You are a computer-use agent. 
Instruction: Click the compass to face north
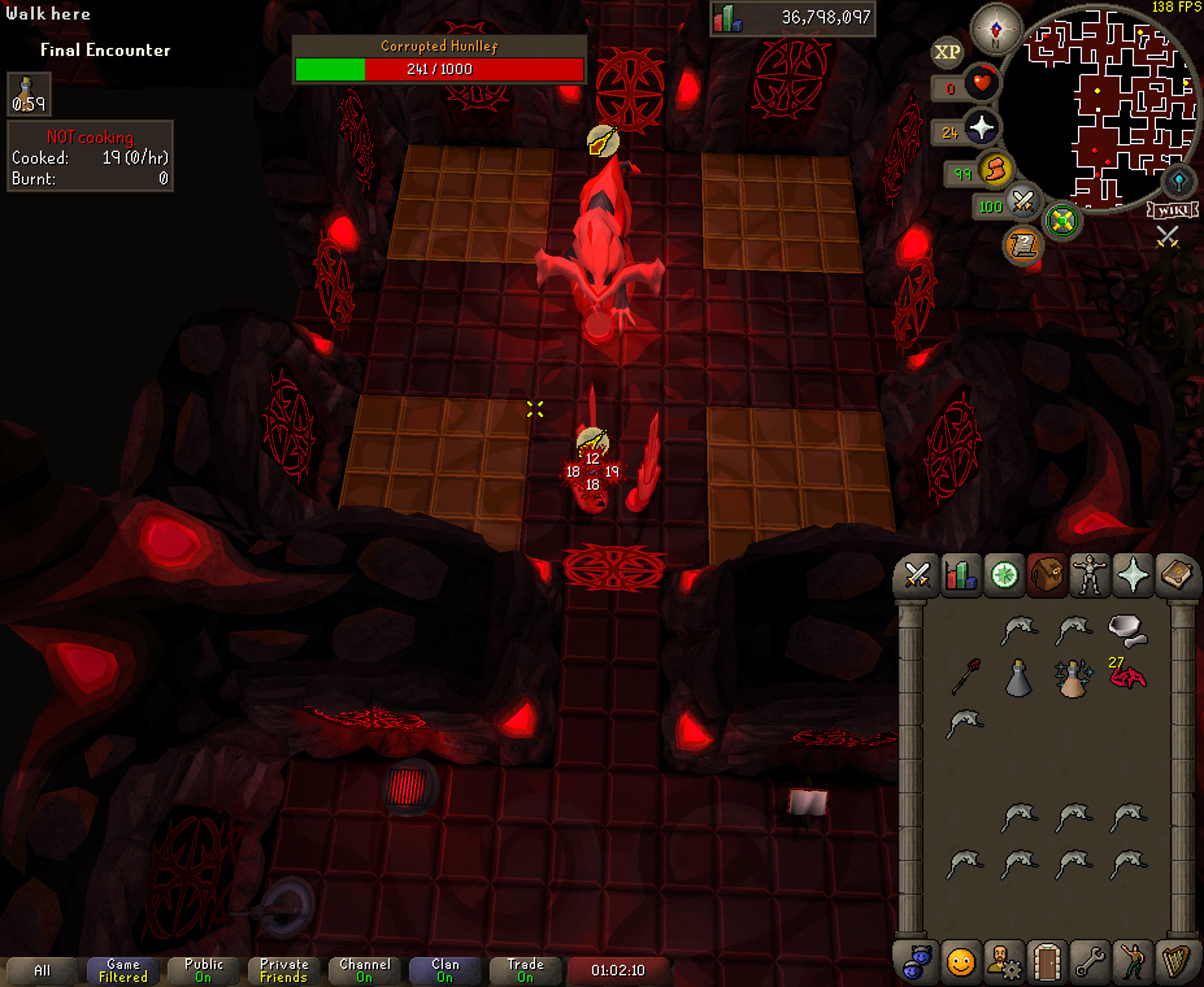996,29
